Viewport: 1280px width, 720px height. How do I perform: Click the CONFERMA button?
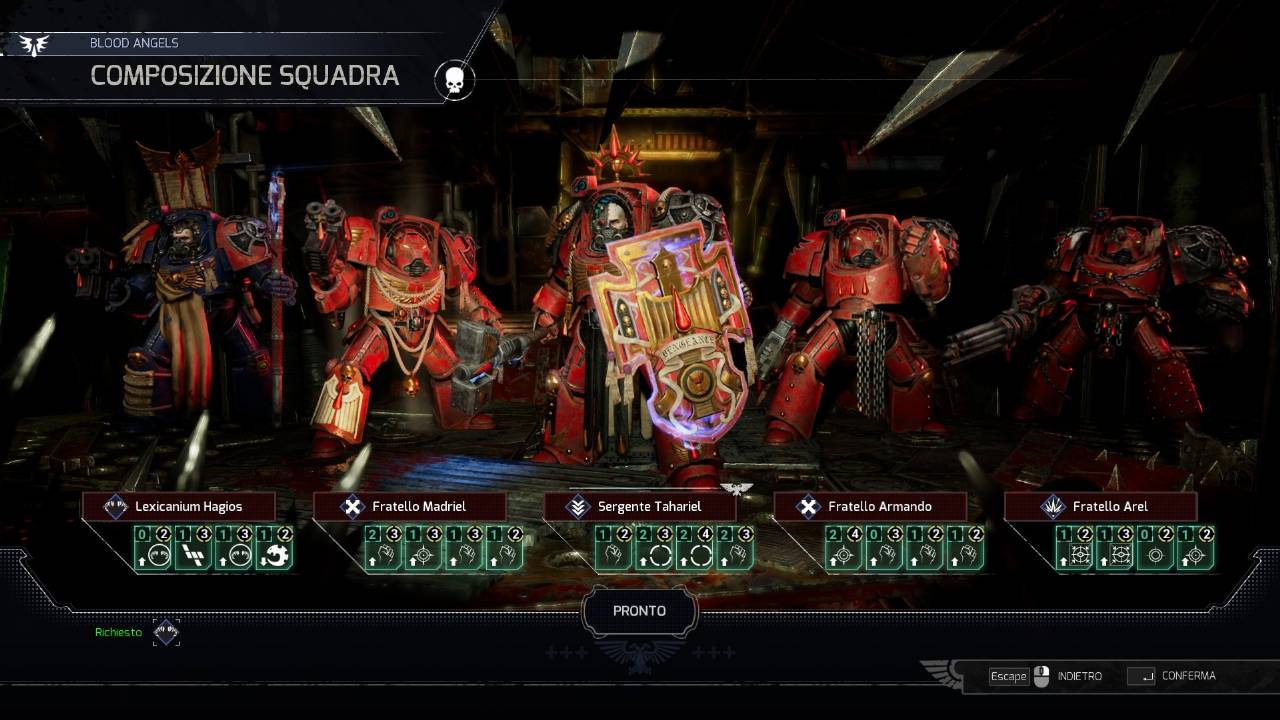(1187, 676)
